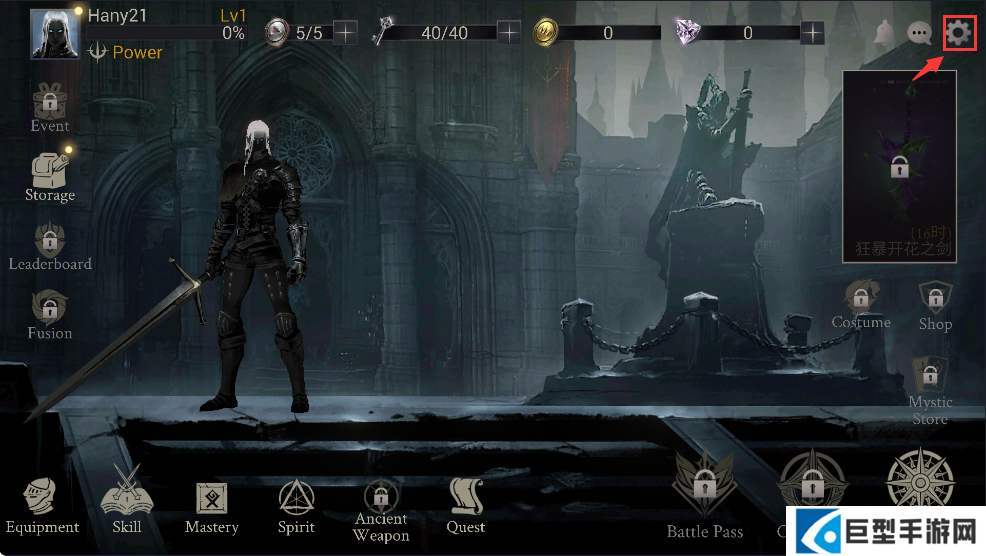Open the chat speech bubble
This screenshot has height=556, width=986.
[919, 34]
